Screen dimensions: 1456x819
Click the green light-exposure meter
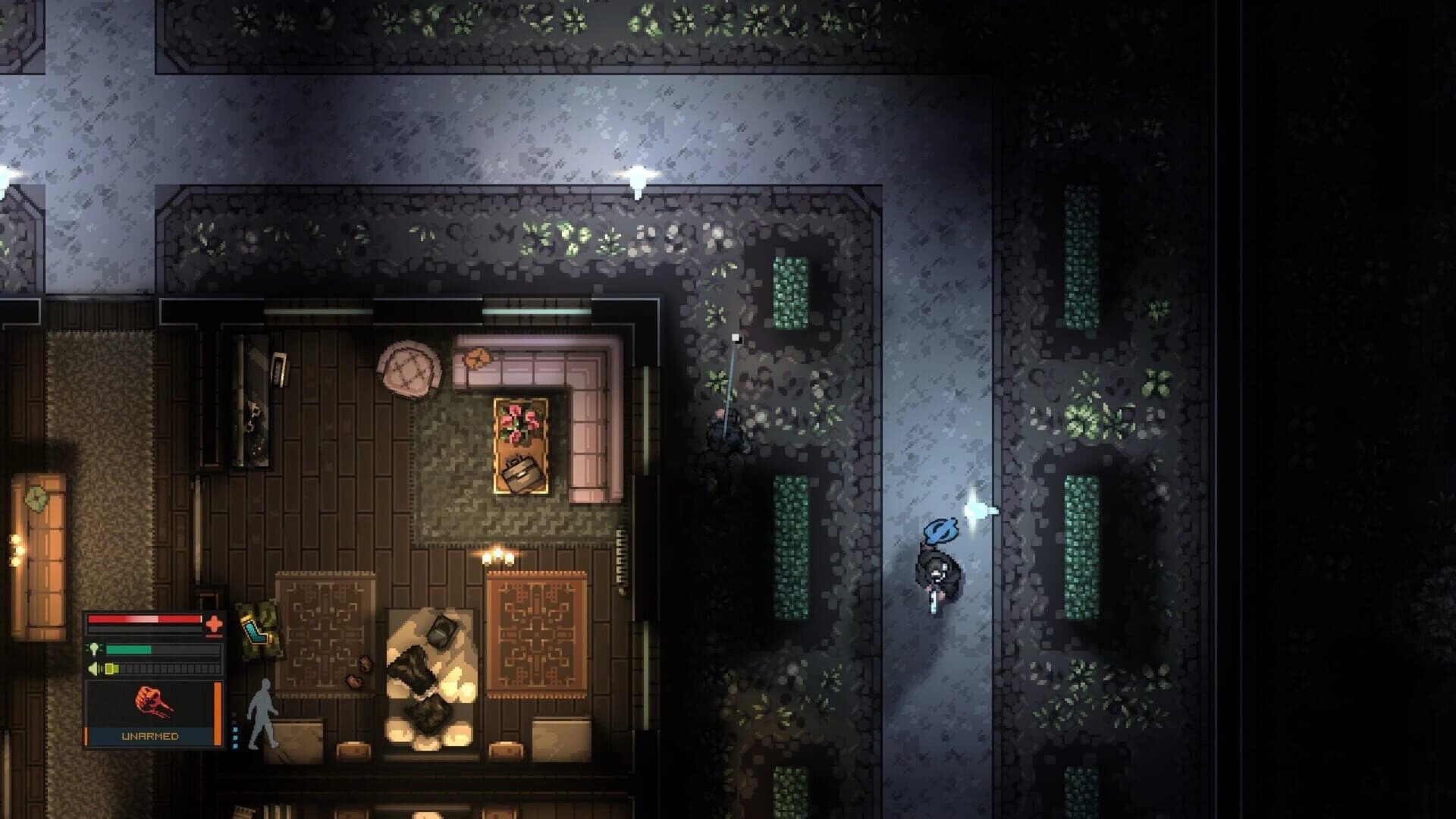(129, 648)
